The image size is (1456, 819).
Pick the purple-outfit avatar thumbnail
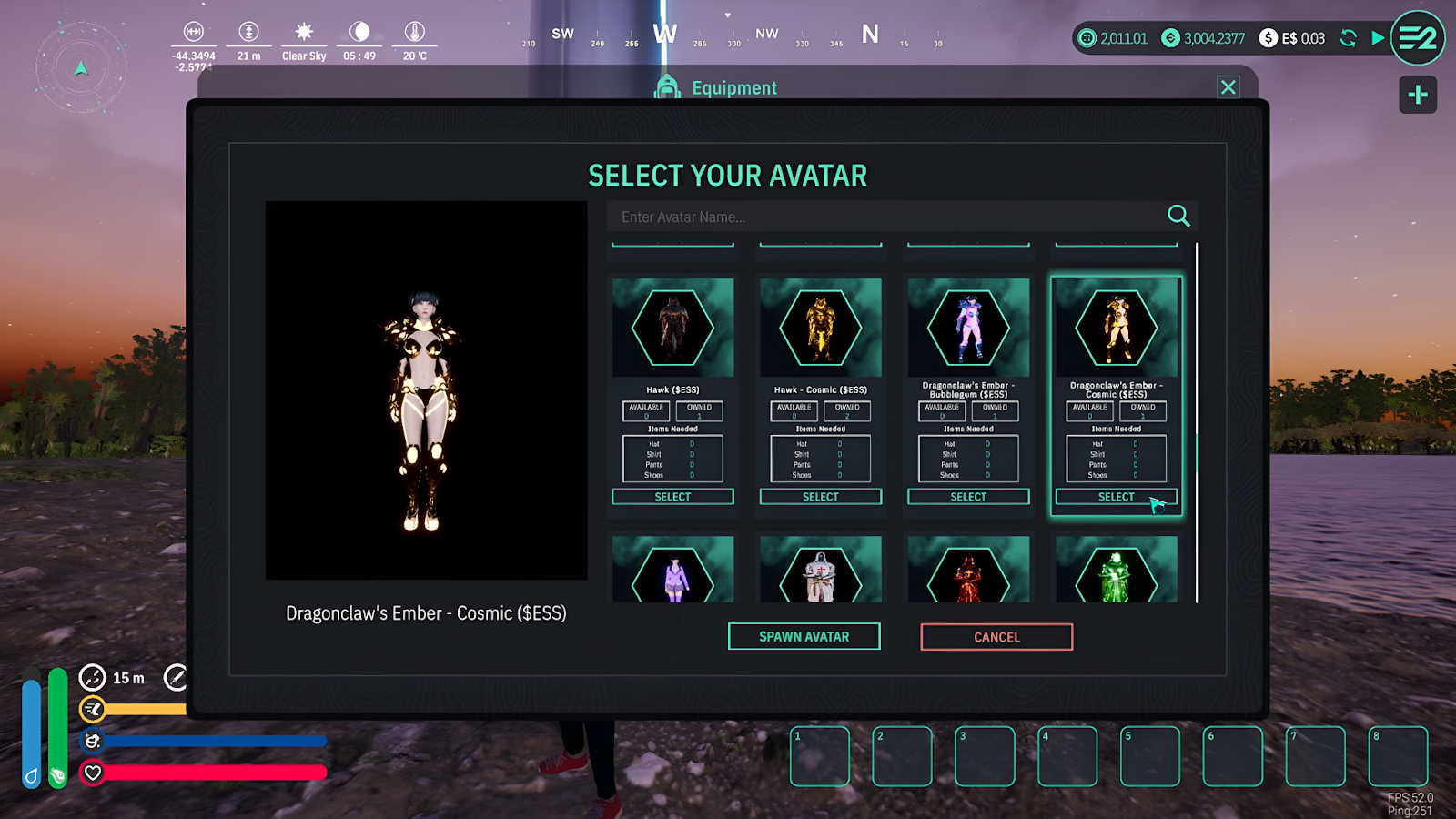672,573
